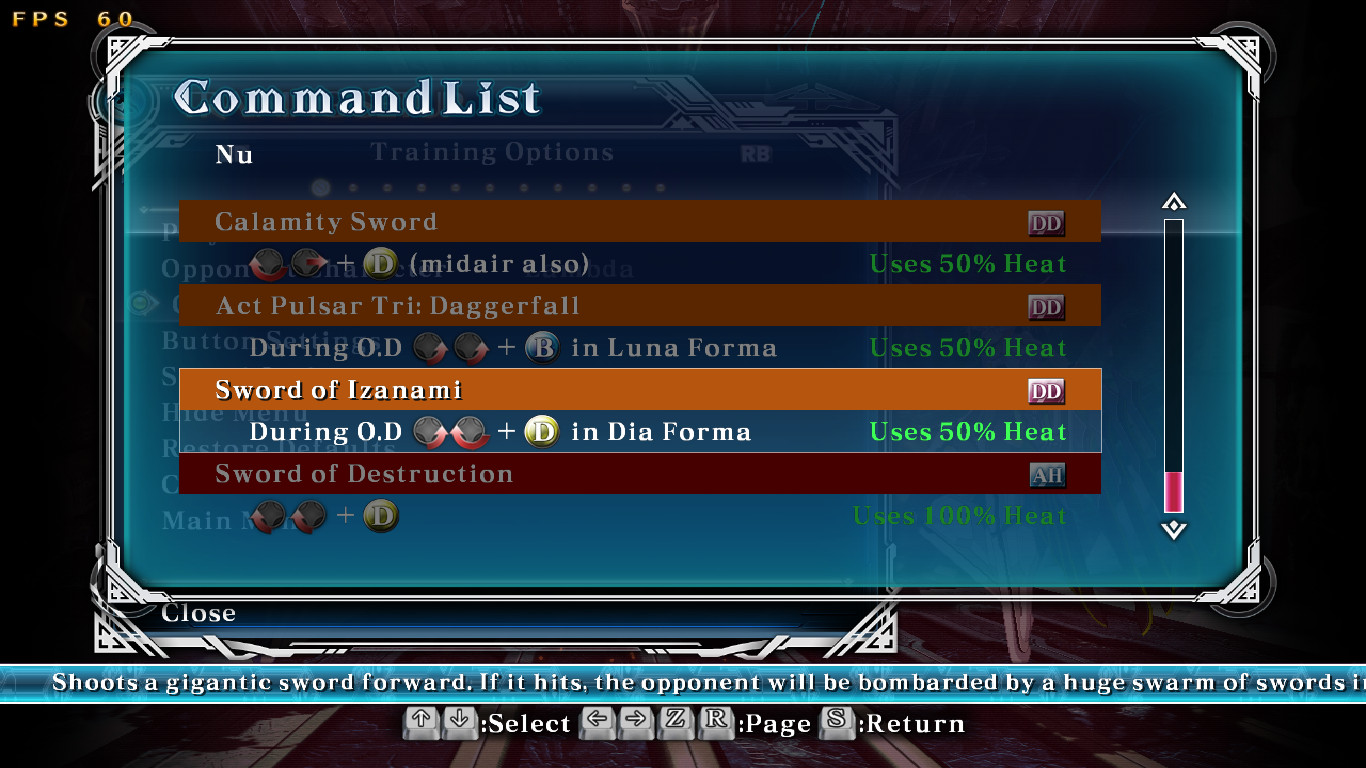Screen dimensions: 1366x768
Task: Click the Close button
Action: tap(197, 613)
